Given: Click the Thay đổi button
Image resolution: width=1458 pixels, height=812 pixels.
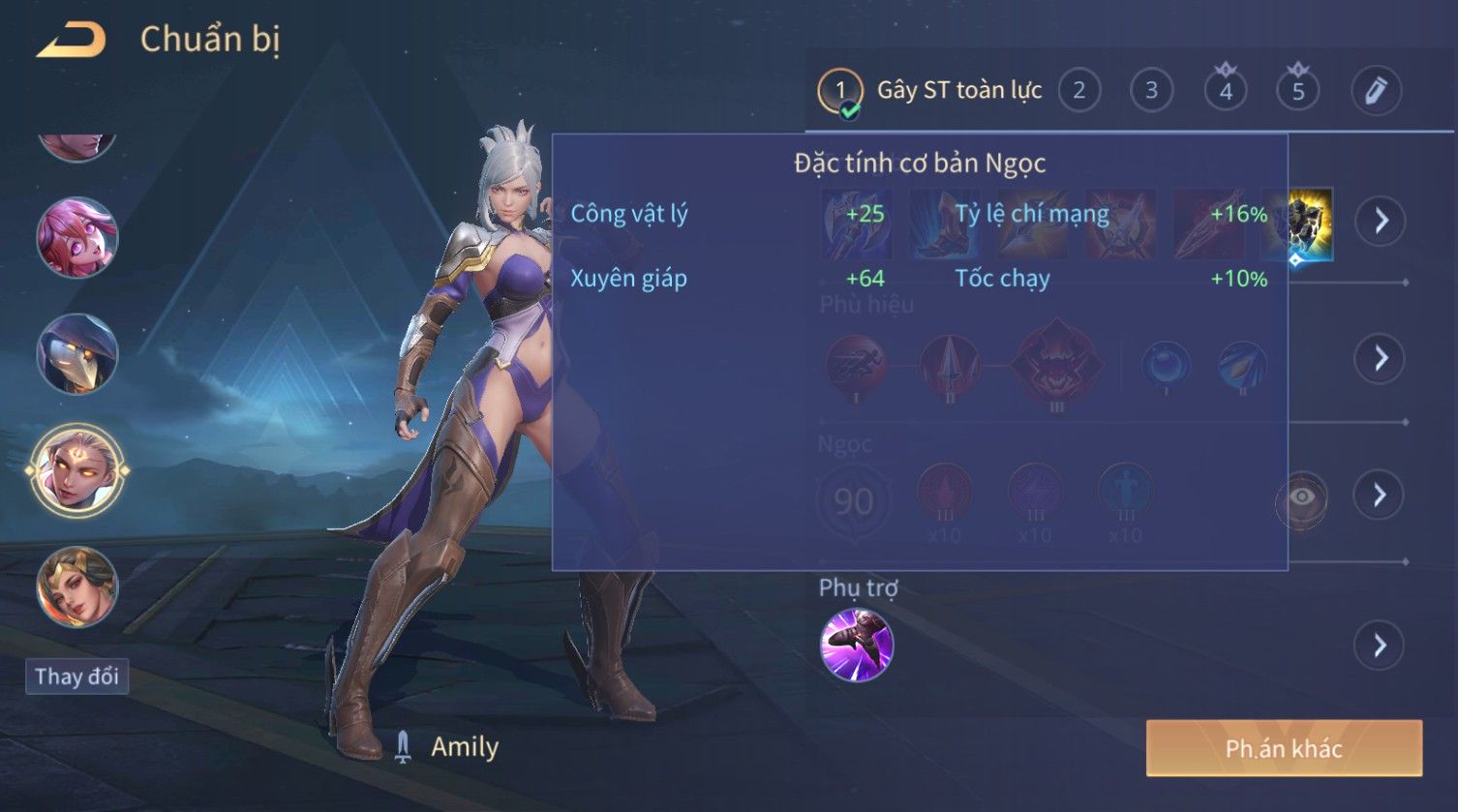Looking at the screenshot, I should pyautogui.click(x=76, y=676).
